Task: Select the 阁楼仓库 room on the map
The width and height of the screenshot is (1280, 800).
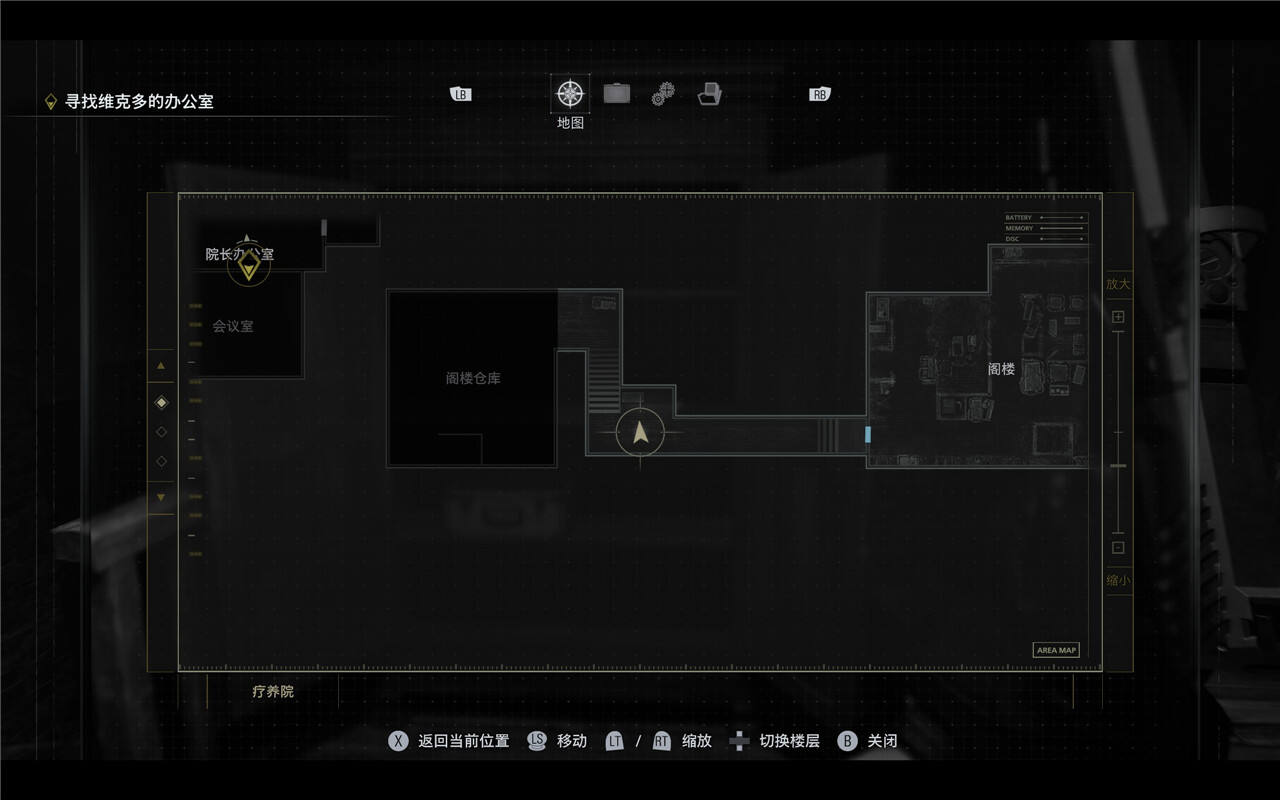Action: [x=473, y=379]
